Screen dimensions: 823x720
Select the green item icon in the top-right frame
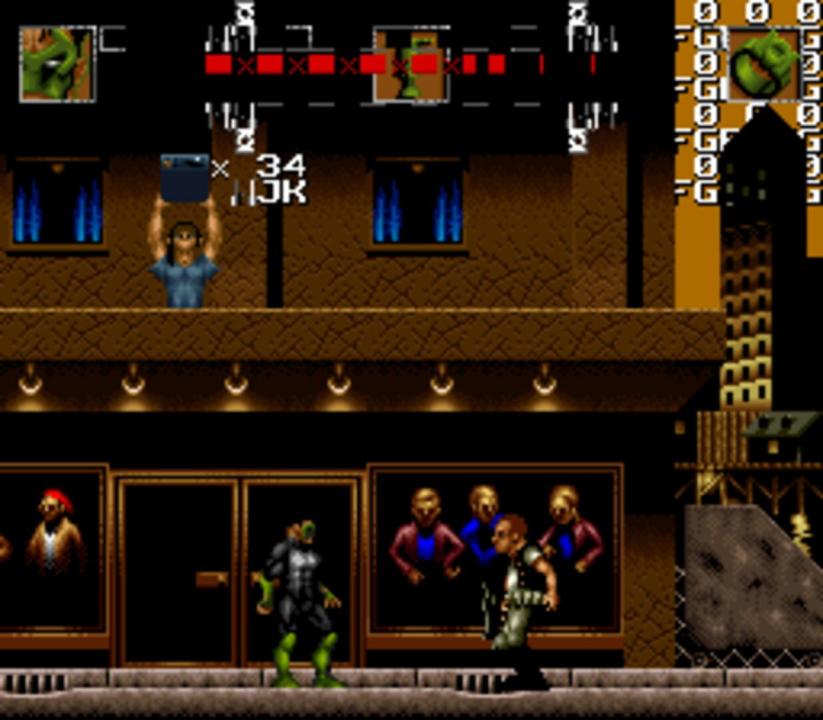(764, 65)
